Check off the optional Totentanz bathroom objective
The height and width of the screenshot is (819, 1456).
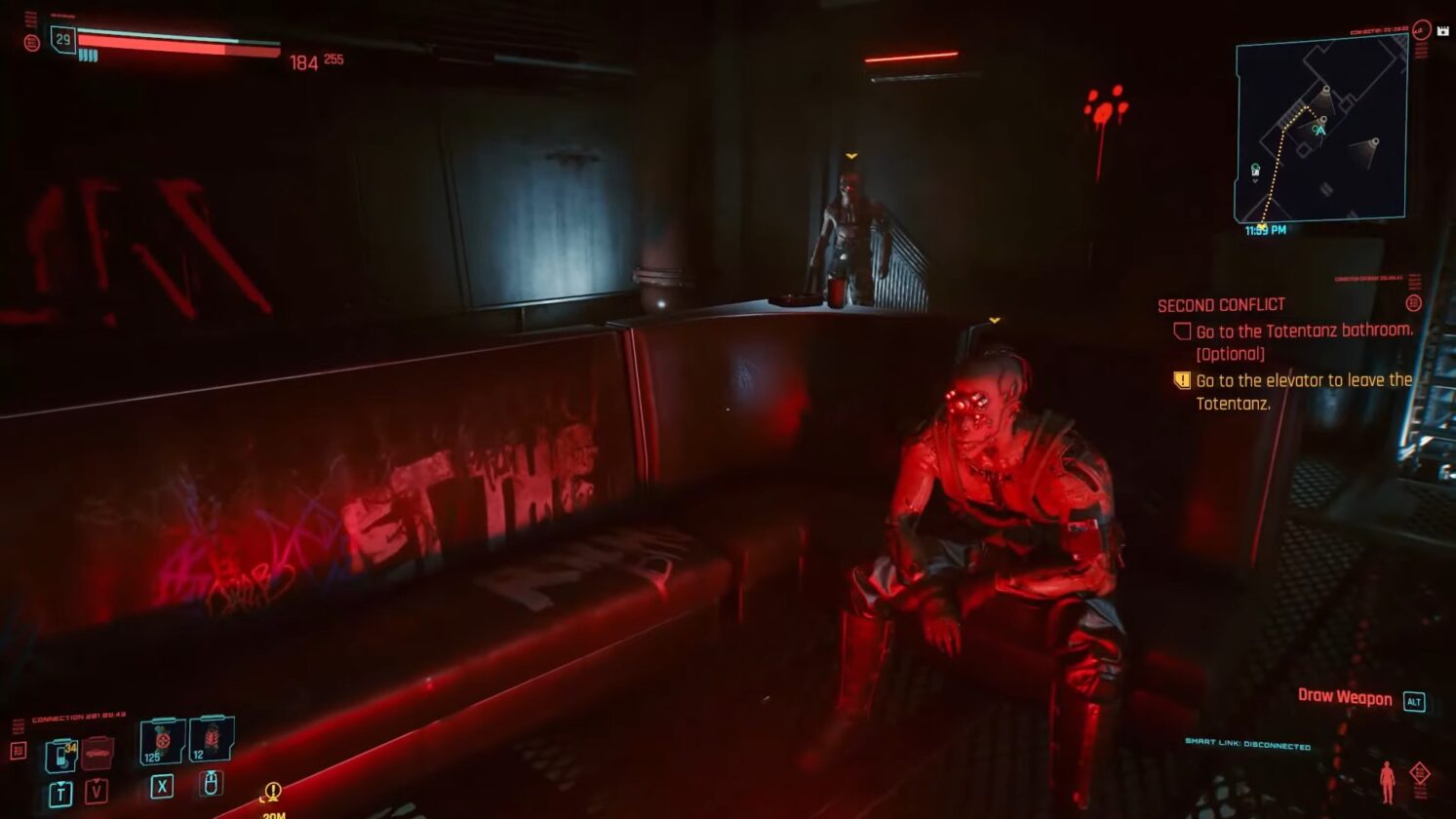pyautogui.click(x=1182, y=331)
